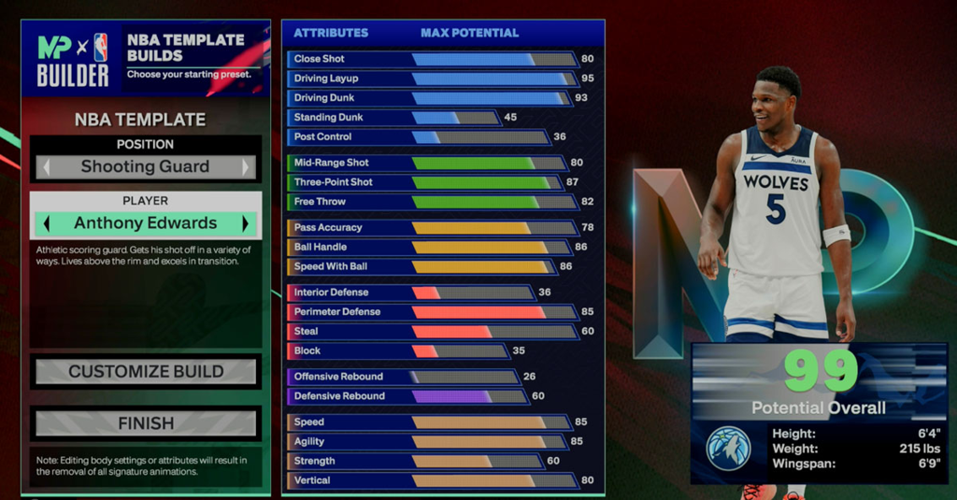Viewport: 957px width, 500px height.
Task: Select the Free Throw attribute row
Action: pyautogui.click(x=430, y=202)
